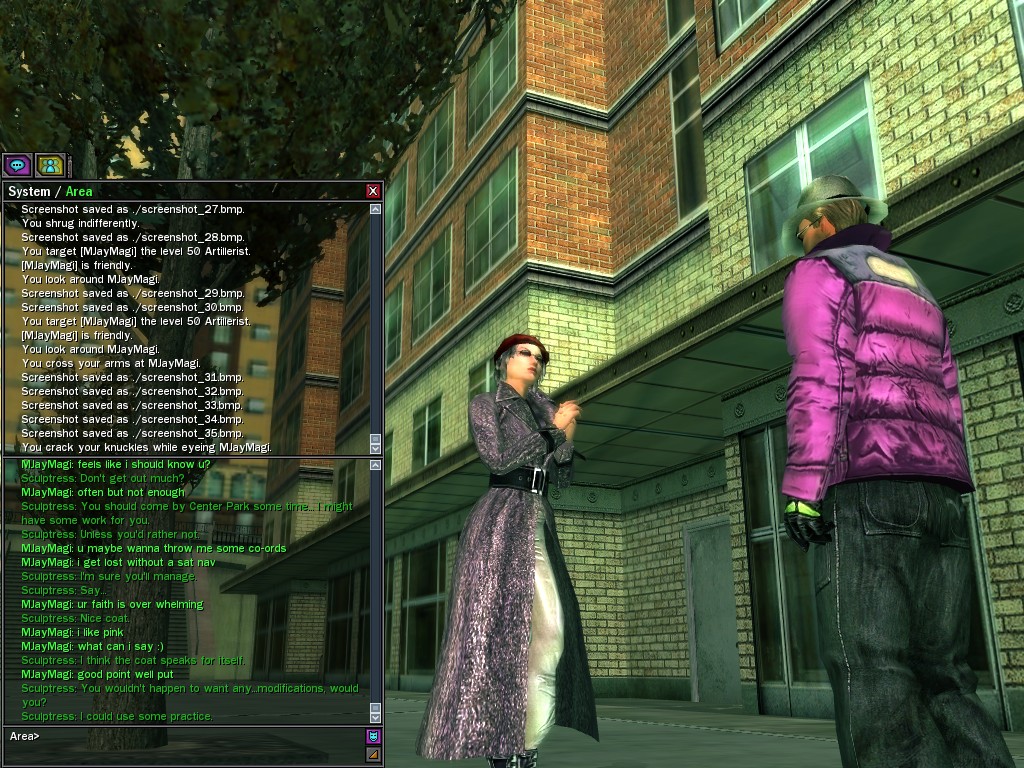This screenshot has height=768, width=1024.
Task: Select the System tab in chat title
Action: coord(29,191)
